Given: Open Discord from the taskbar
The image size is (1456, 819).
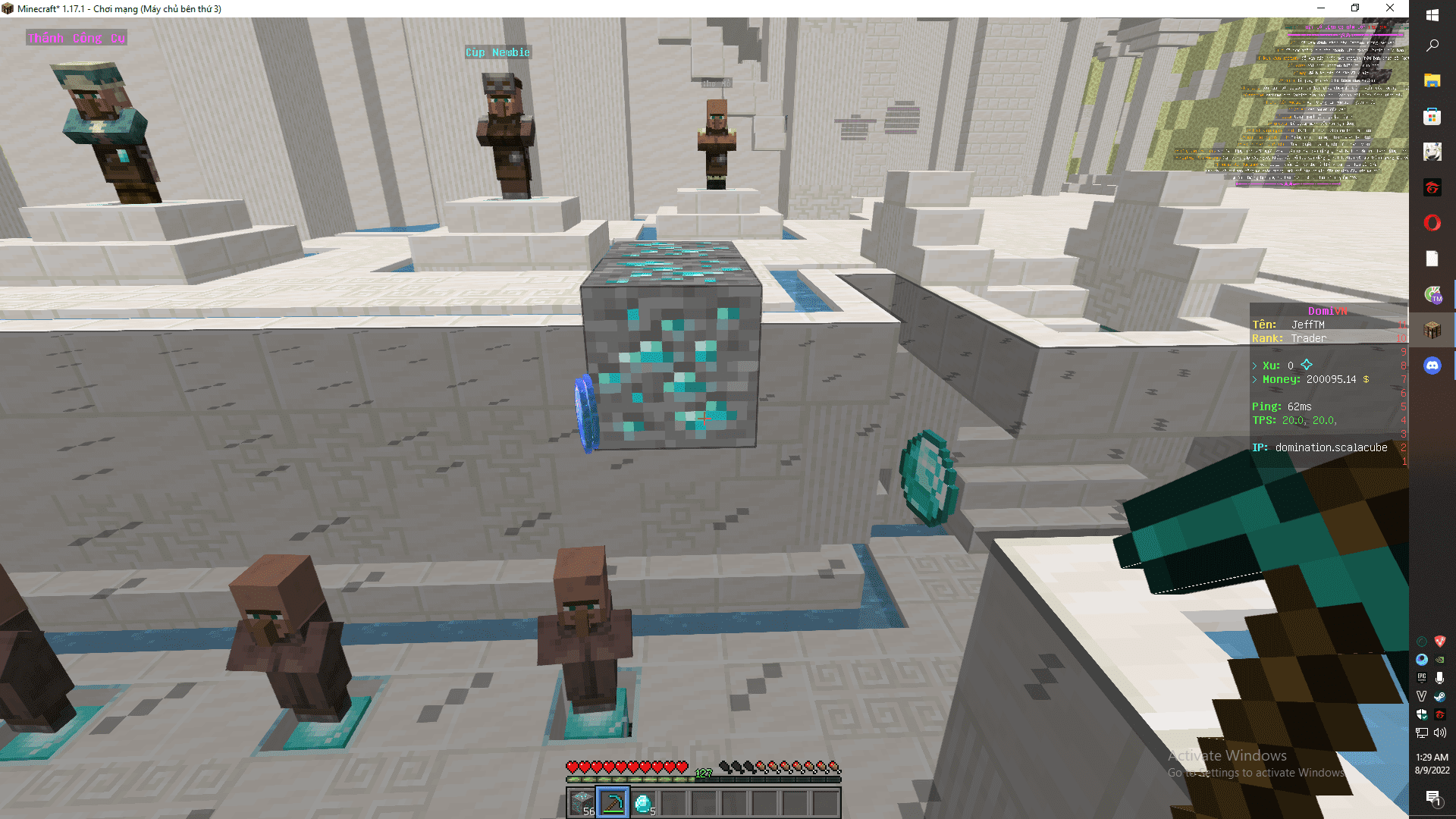Looking at the screenshot, I should pyautogui.click(x=1432, y=366).
